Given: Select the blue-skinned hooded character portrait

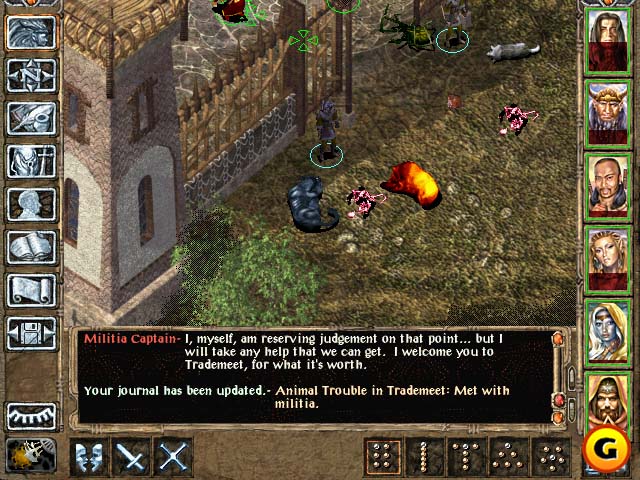Looking at the screenshot, I should pyautogui.click(x=607, y=331).
